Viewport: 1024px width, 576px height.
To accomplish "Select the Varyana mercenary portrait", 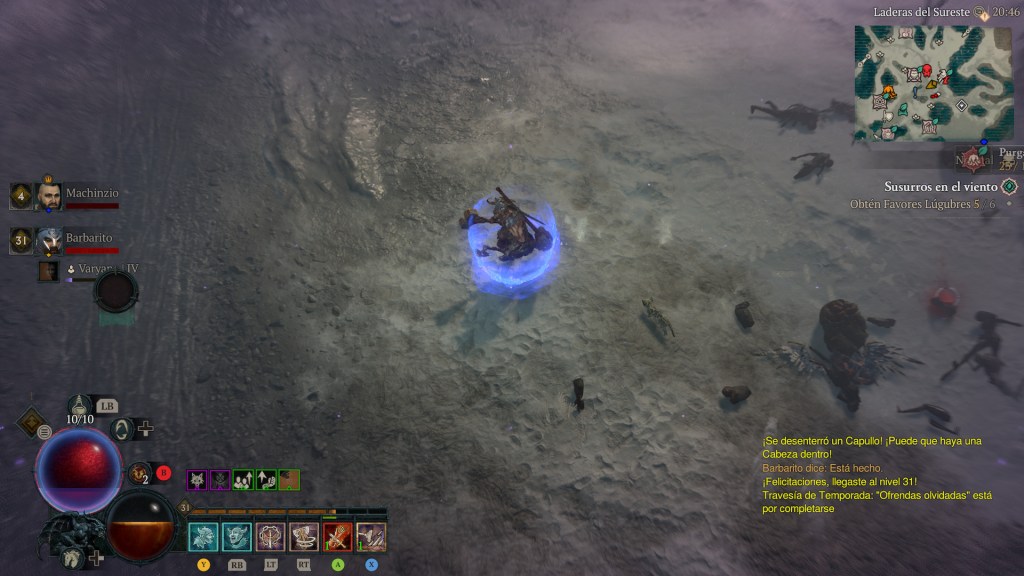I will [x=47, y=271].
